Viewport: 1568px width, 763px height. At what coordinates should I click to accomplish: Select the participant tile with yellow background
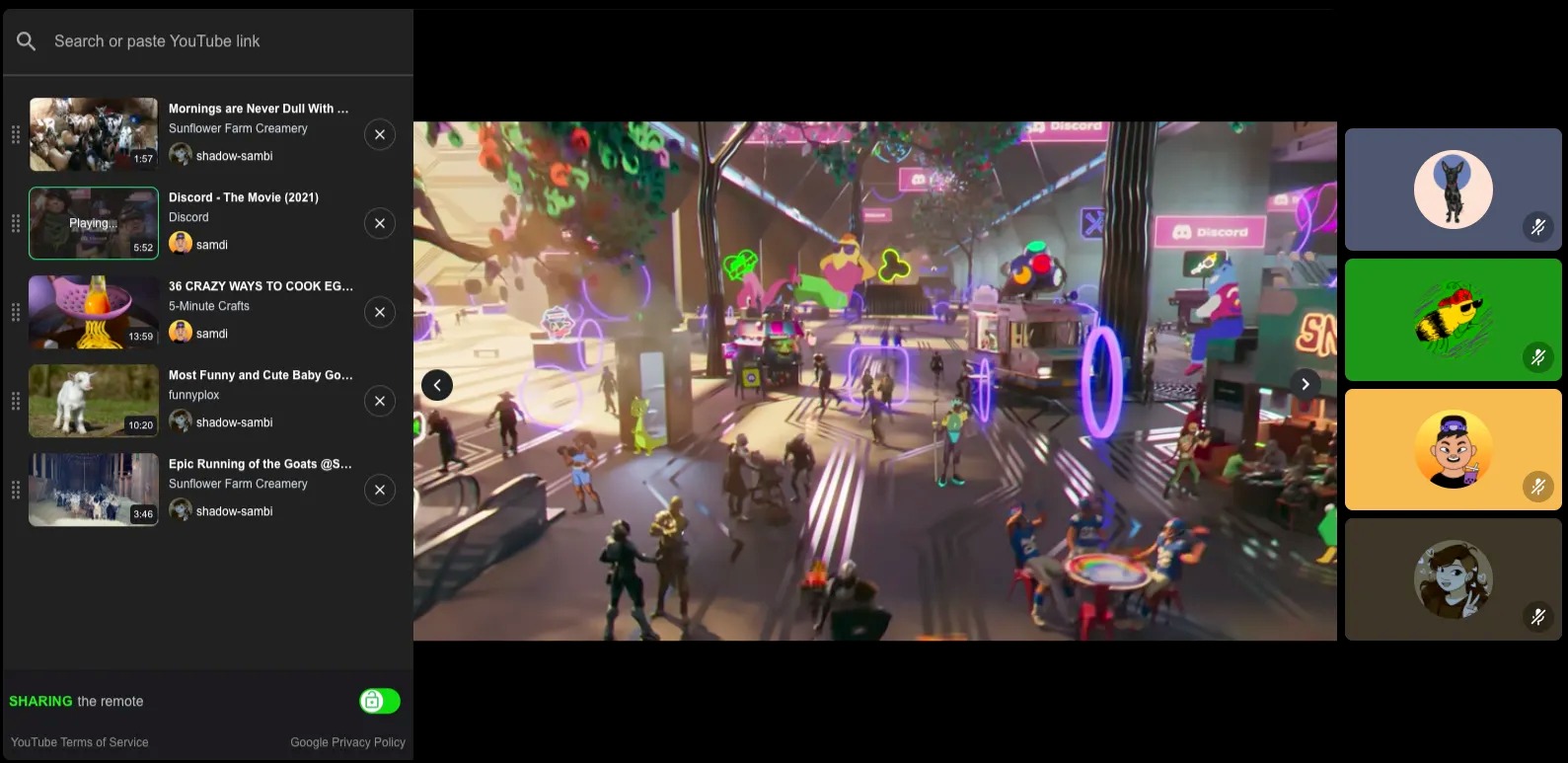click(x=1453, y=450)
